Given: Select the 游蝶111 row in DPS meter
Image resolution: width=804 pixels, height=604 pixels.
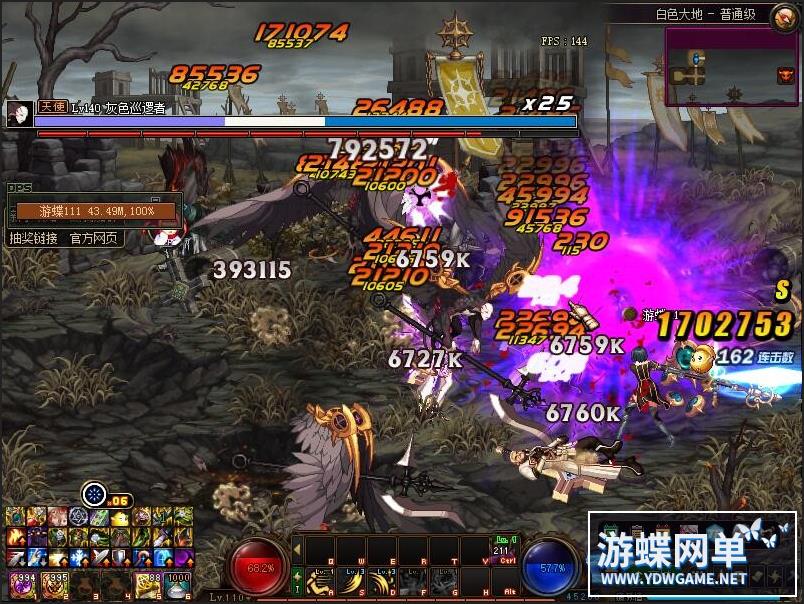Looking at the screenshot, I should (x=95, y=211).
